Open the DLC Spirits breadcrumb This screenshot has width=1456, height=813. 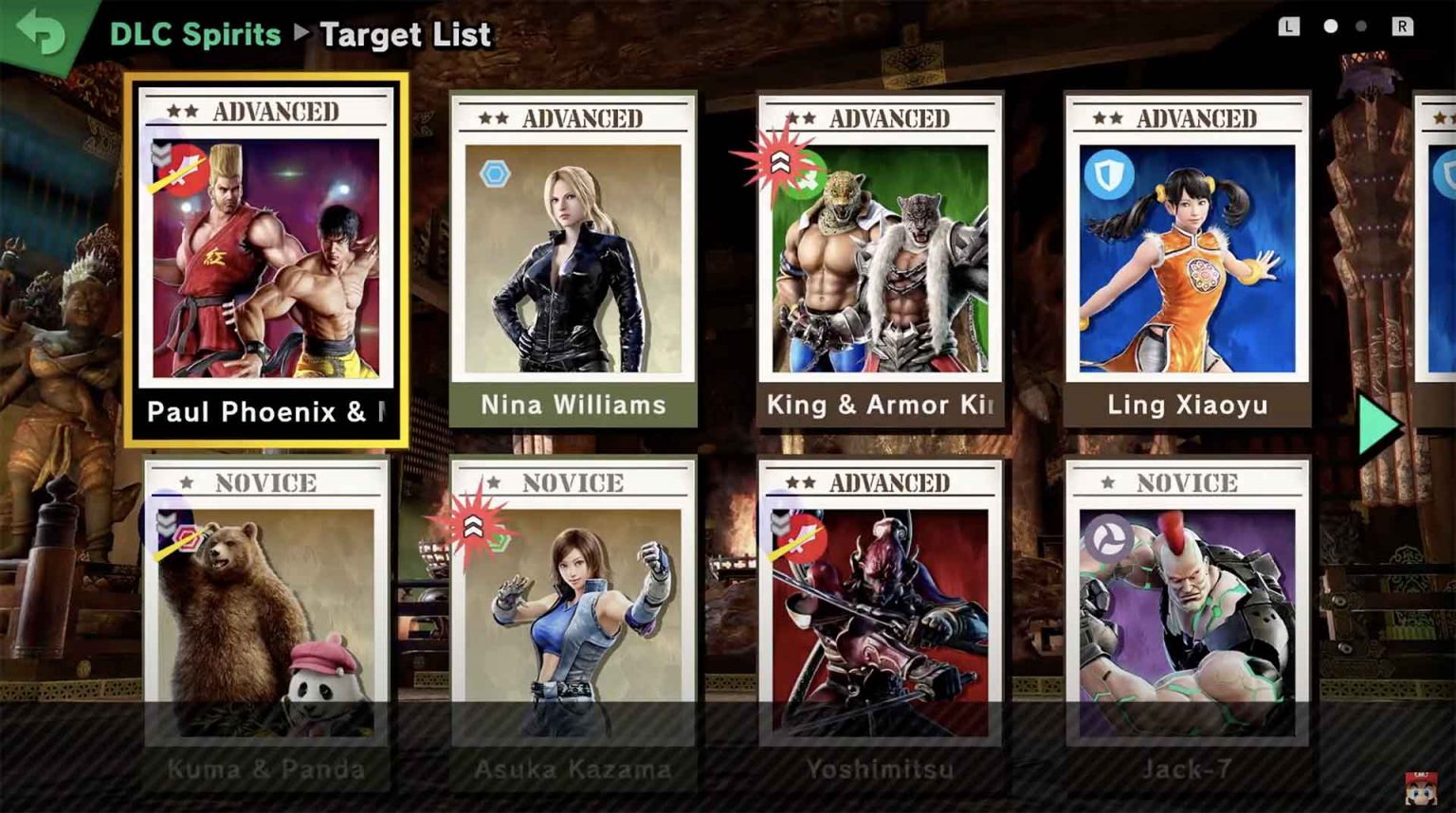coord(195,35)
